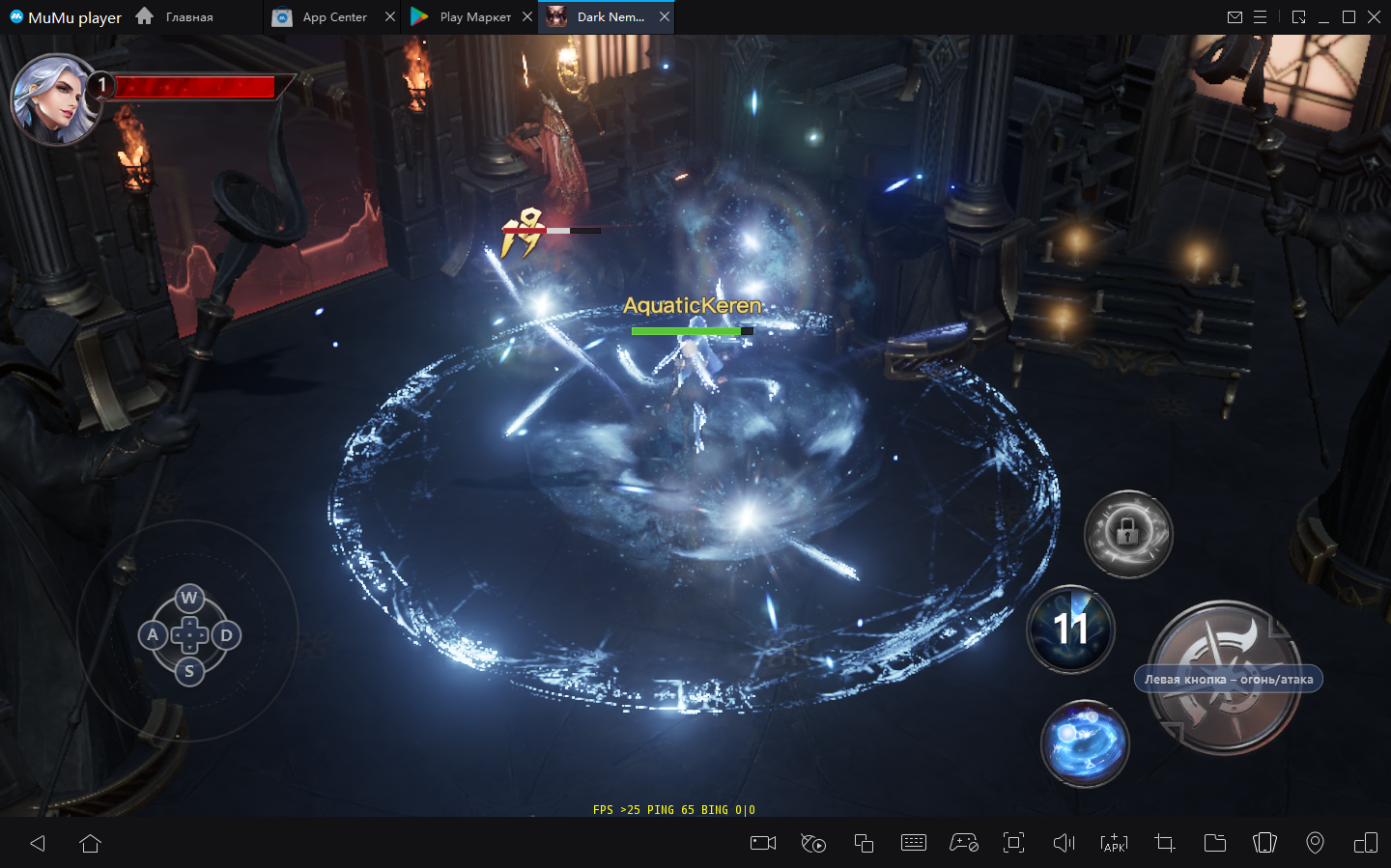
Task: Tap the D right direction button
Action: point(226,634)
